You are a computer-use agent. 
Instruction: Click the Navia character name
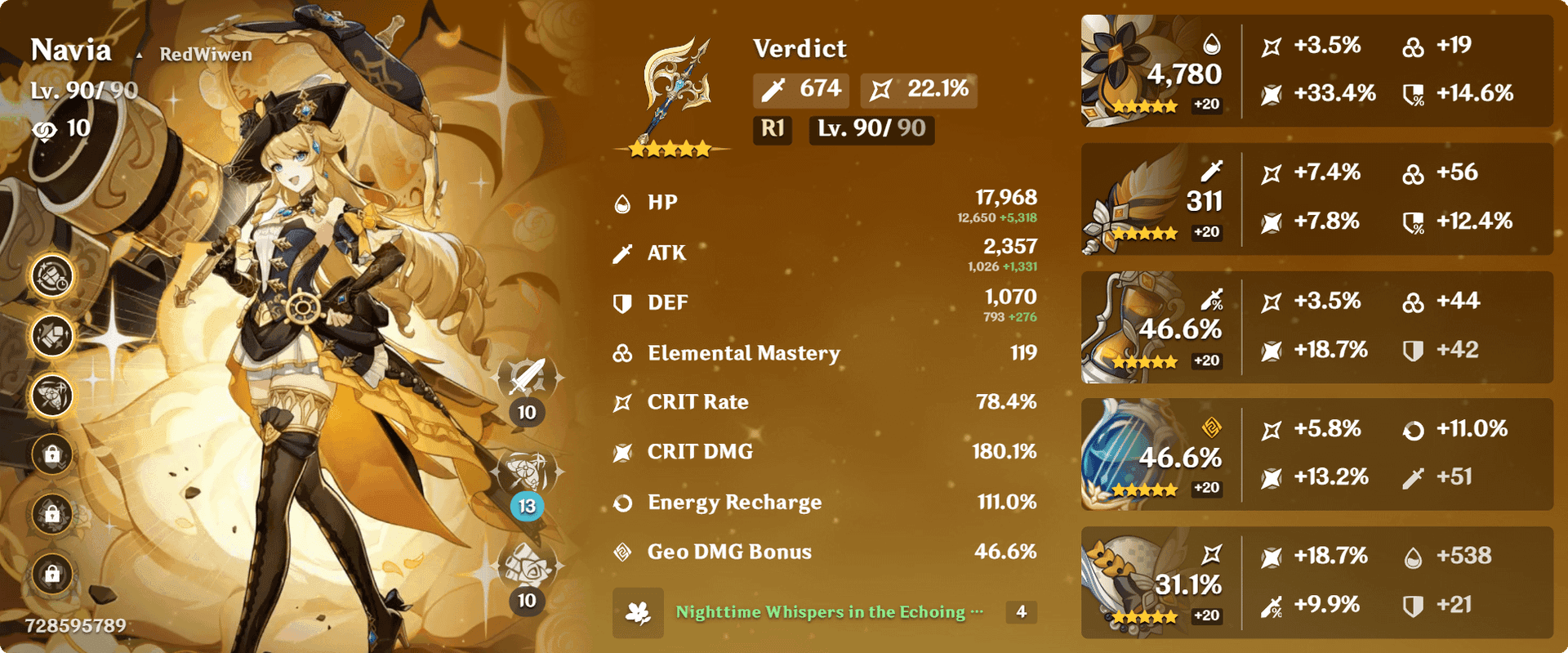click(71, 51)
